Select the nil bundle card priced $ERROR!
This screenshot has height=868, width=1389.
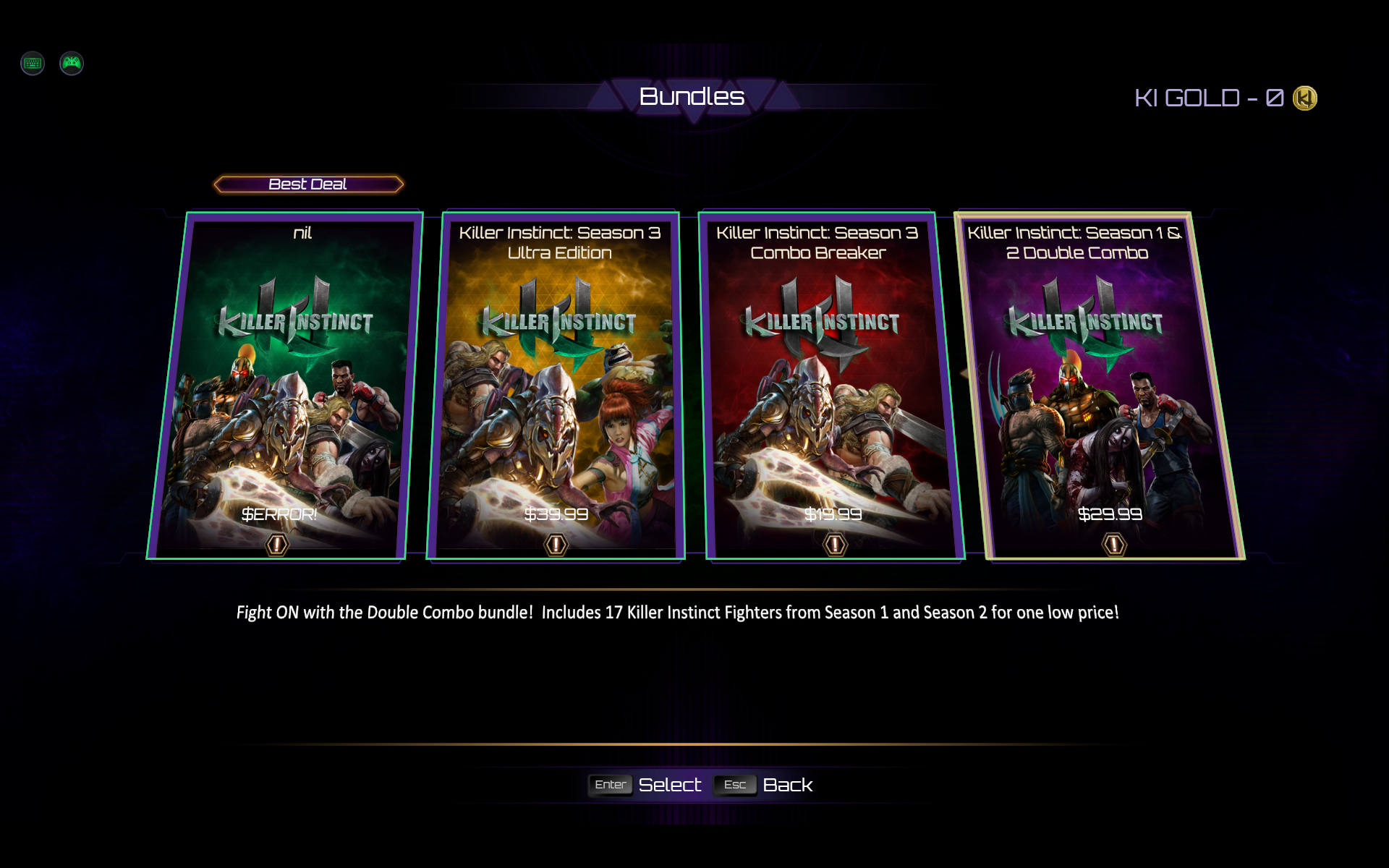coord(286,383)
